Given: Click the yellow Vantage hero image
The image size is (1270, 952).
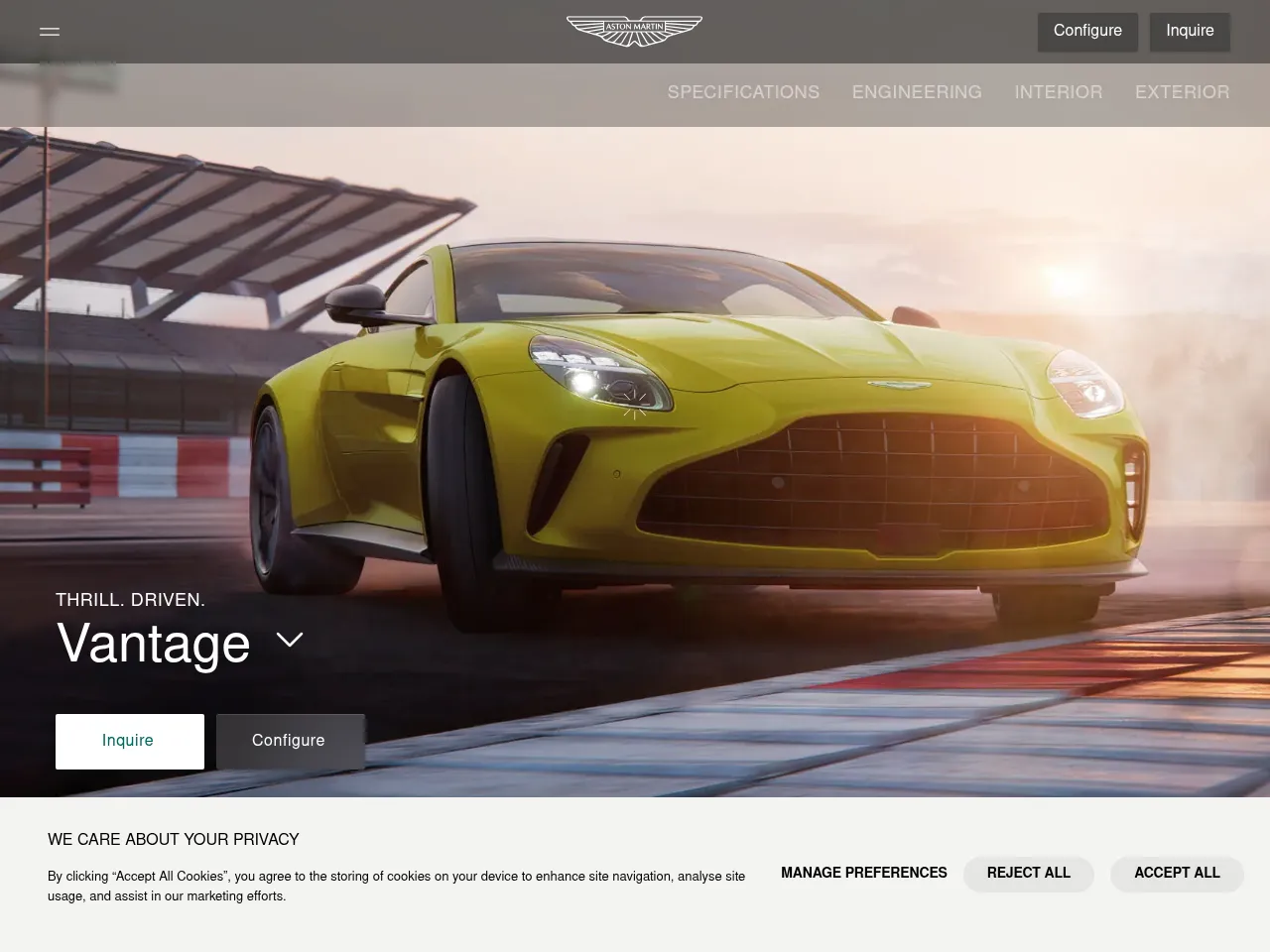Looking at the screenshot, I should click(695, 416).
